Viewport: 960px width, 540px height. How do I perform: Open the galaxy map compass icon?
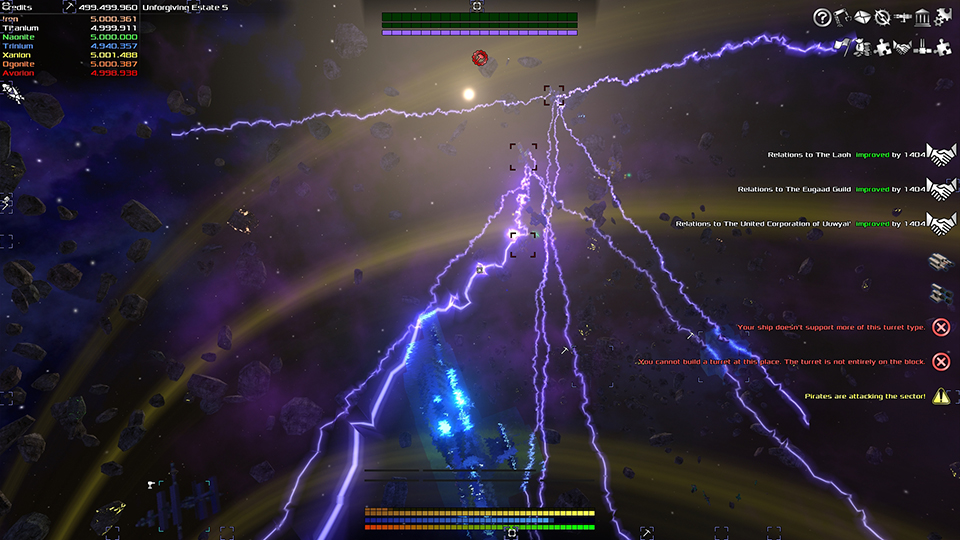[x=882, y=17]
